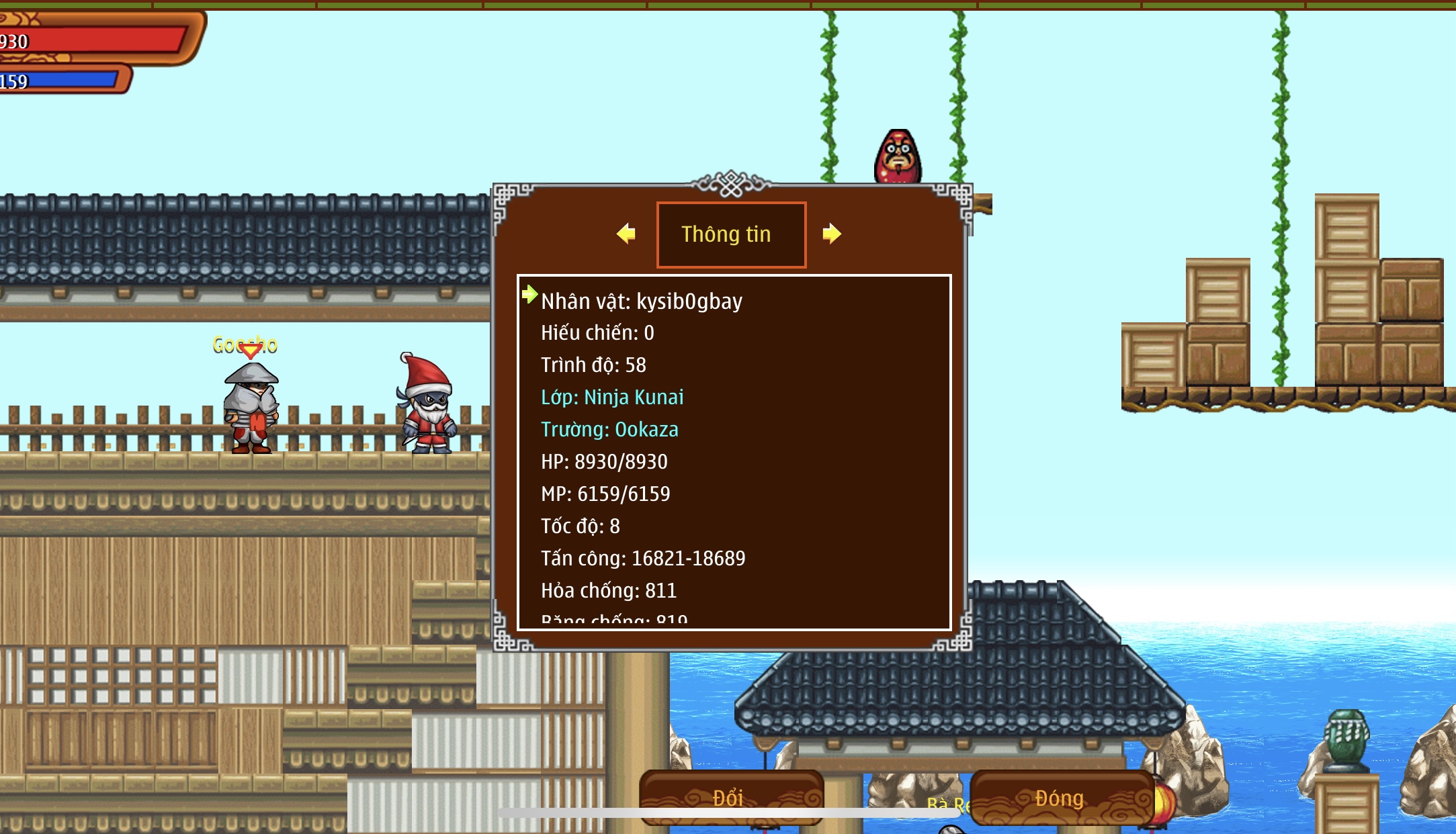Go to the previous tab with left arrow
1456x834 pixels.
(626, 234)
